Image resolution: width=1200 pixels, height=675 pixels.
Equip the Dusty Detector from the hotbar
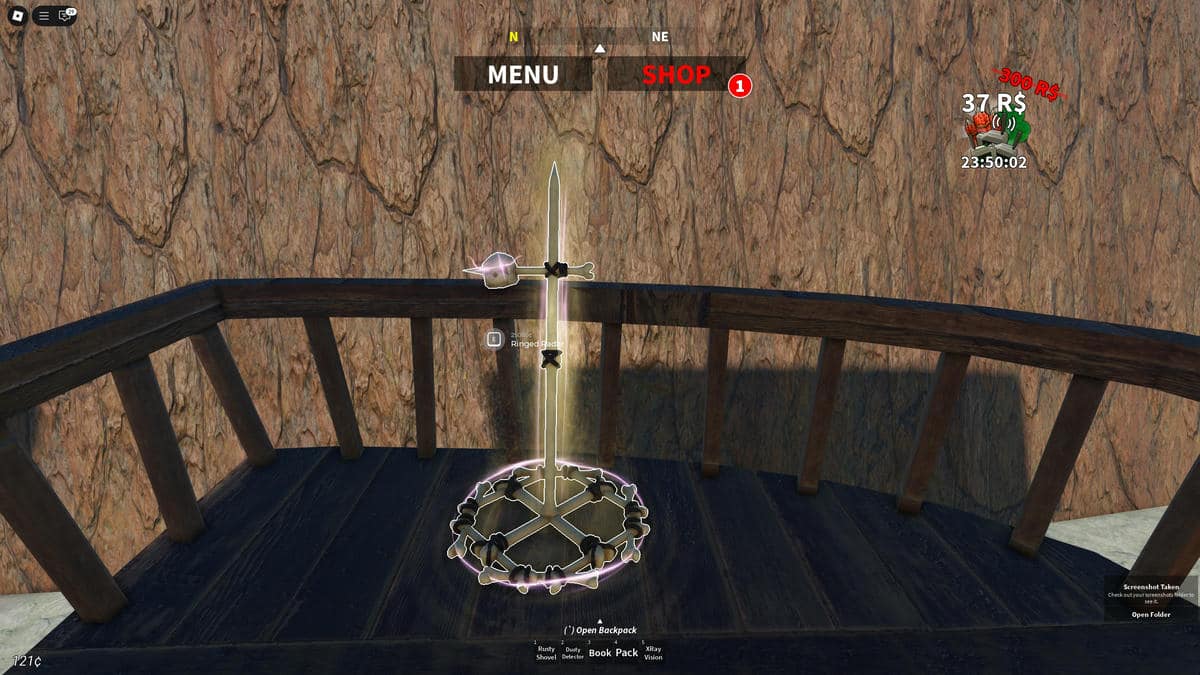click(573, 652)
